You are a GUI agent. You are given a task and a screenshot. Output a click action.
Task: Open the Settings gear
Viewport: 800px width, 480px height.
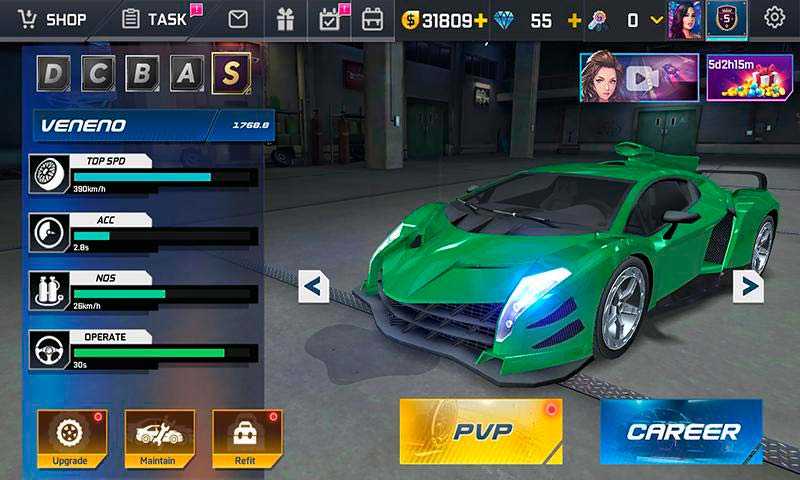coord(774,18)
